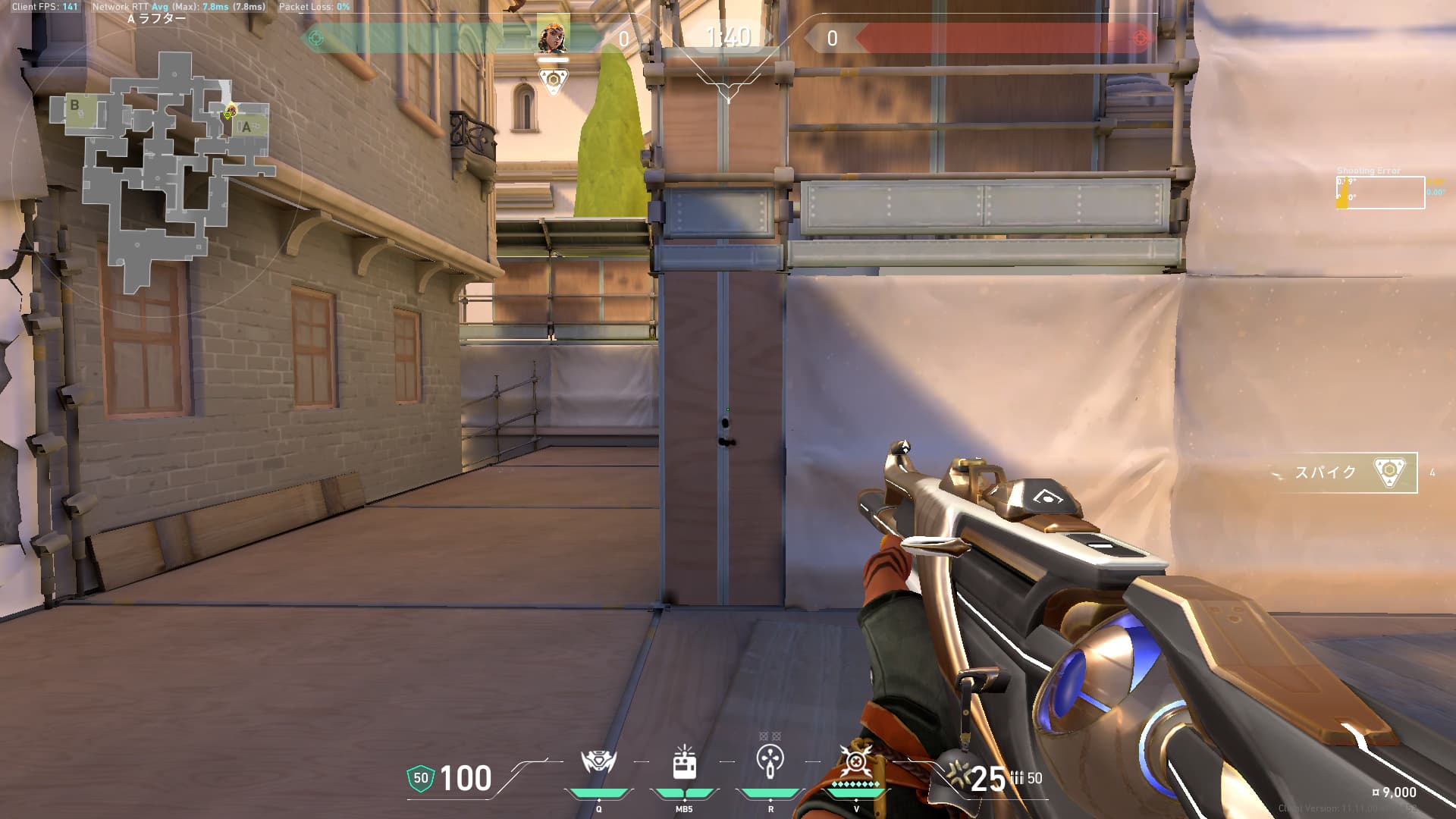The image size is (1456, 819).
Task: Activate the Showstopper ultimate icon
Action: click(x=856, y=761)
